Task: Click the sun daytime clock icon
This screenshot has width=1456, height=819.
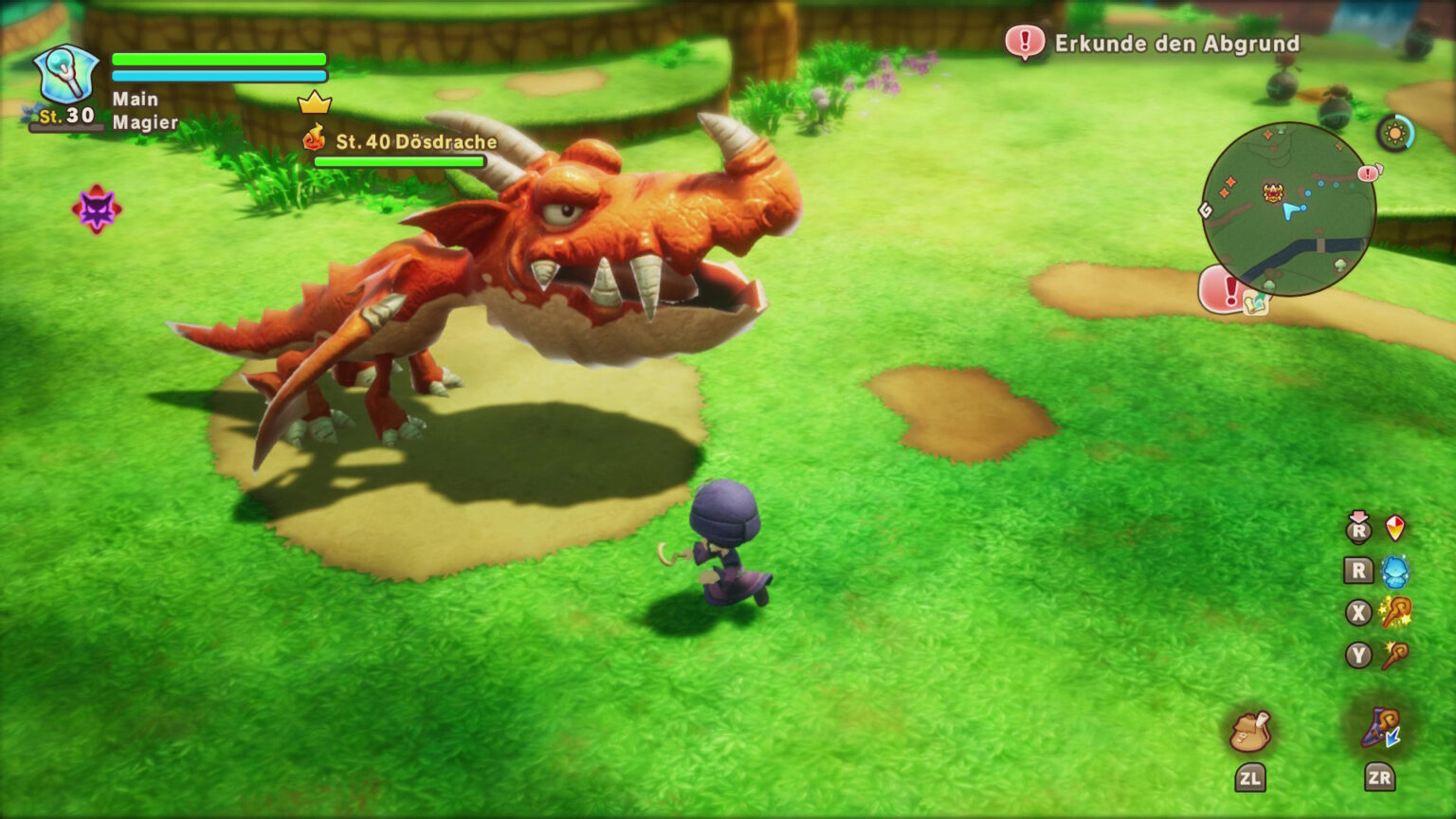Action: [x=1395, y=134]
